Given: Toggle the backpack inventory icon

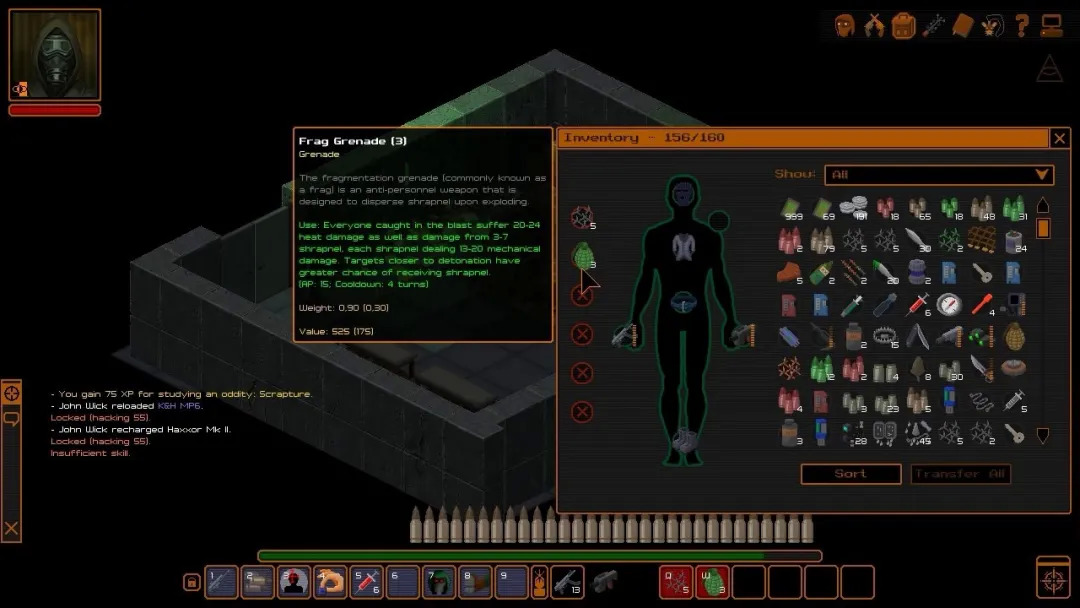Looking at the screenshot, I should point(904,24).
